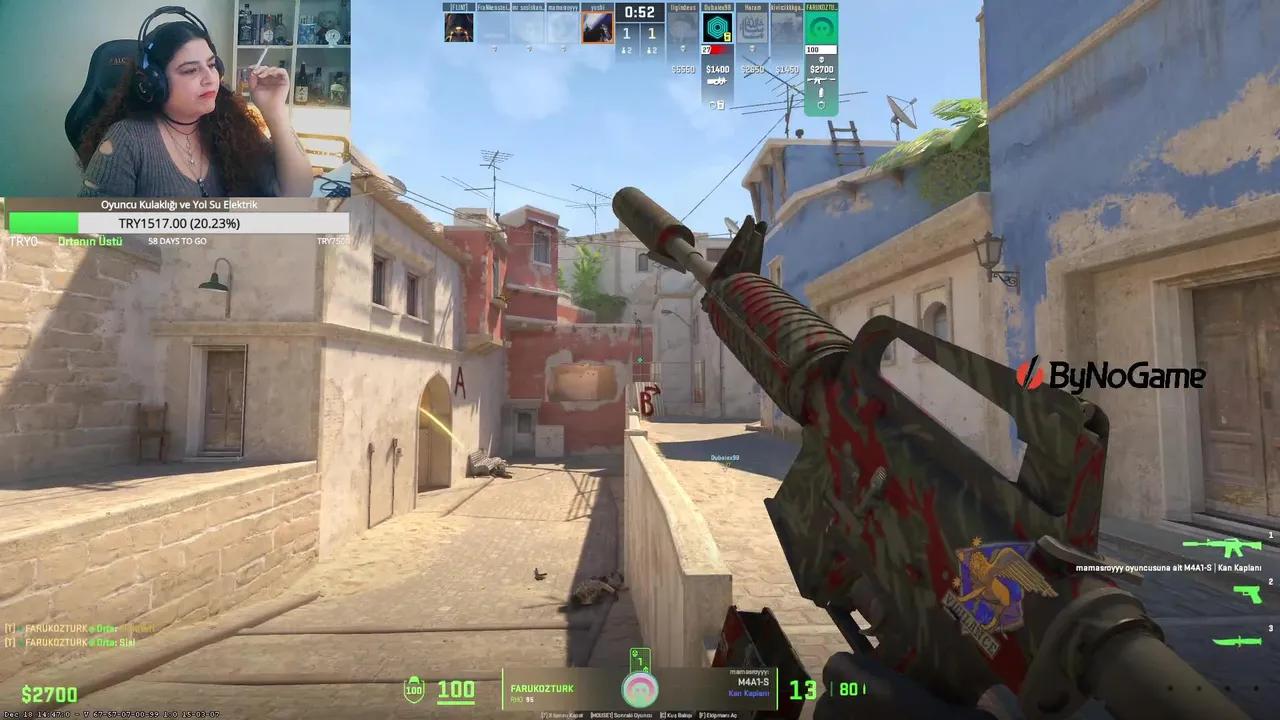Open yoshi's player avatar on the scoreboard
This screenshot has width=1280, height=720.
tap(598, 28)
